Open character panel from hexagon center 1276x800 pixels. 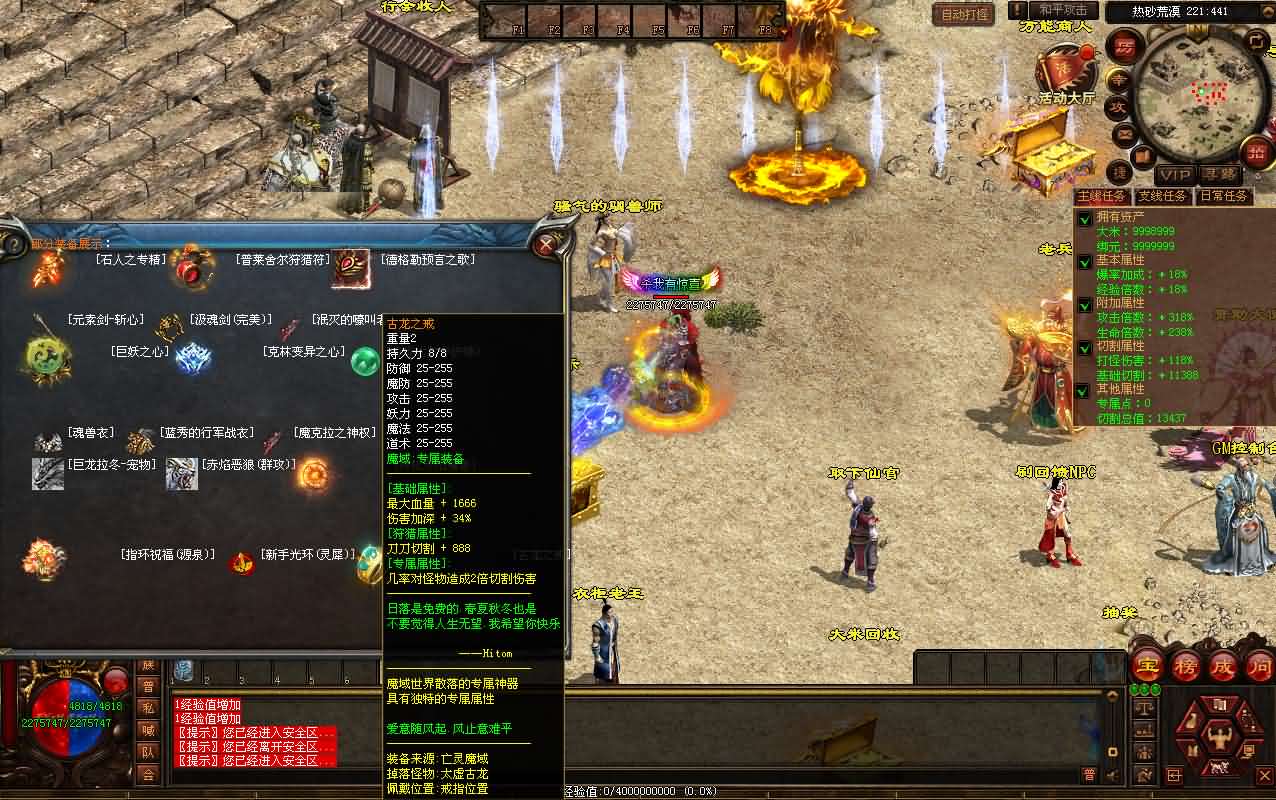click(x=1218, y=738)
